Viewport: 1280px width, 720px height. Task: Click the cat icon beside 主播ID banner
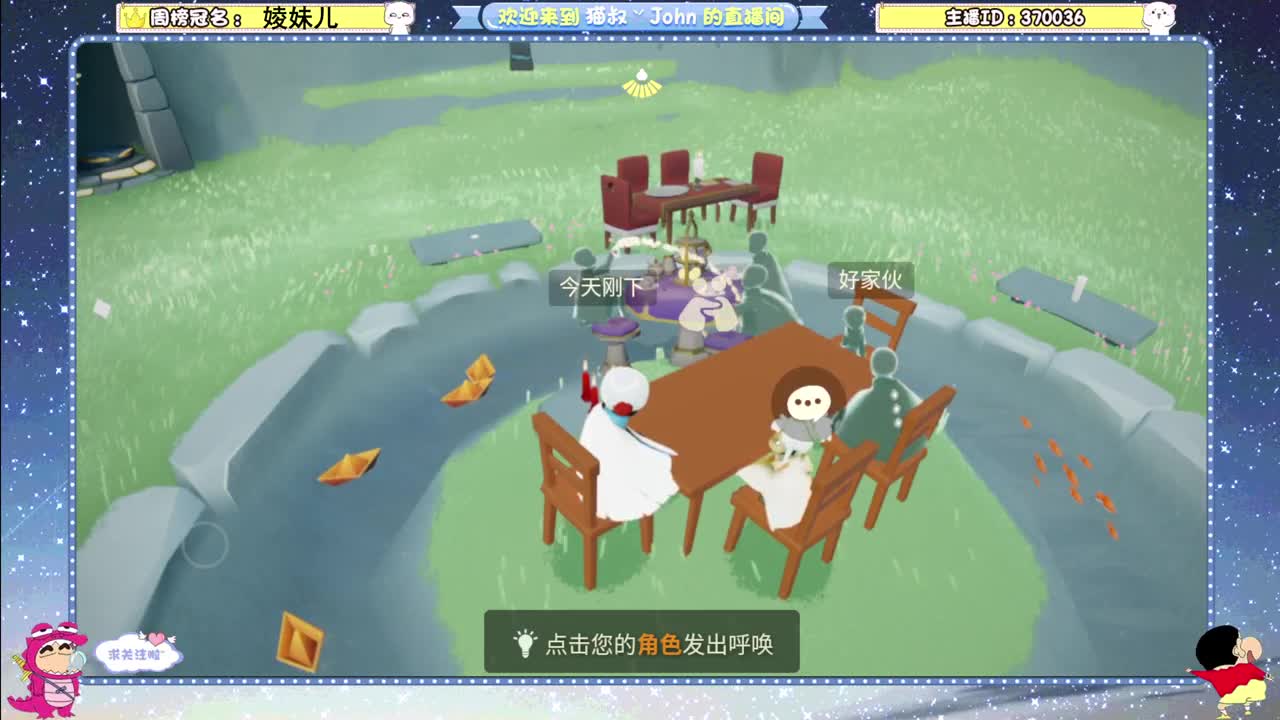(x=1161, y=17)
